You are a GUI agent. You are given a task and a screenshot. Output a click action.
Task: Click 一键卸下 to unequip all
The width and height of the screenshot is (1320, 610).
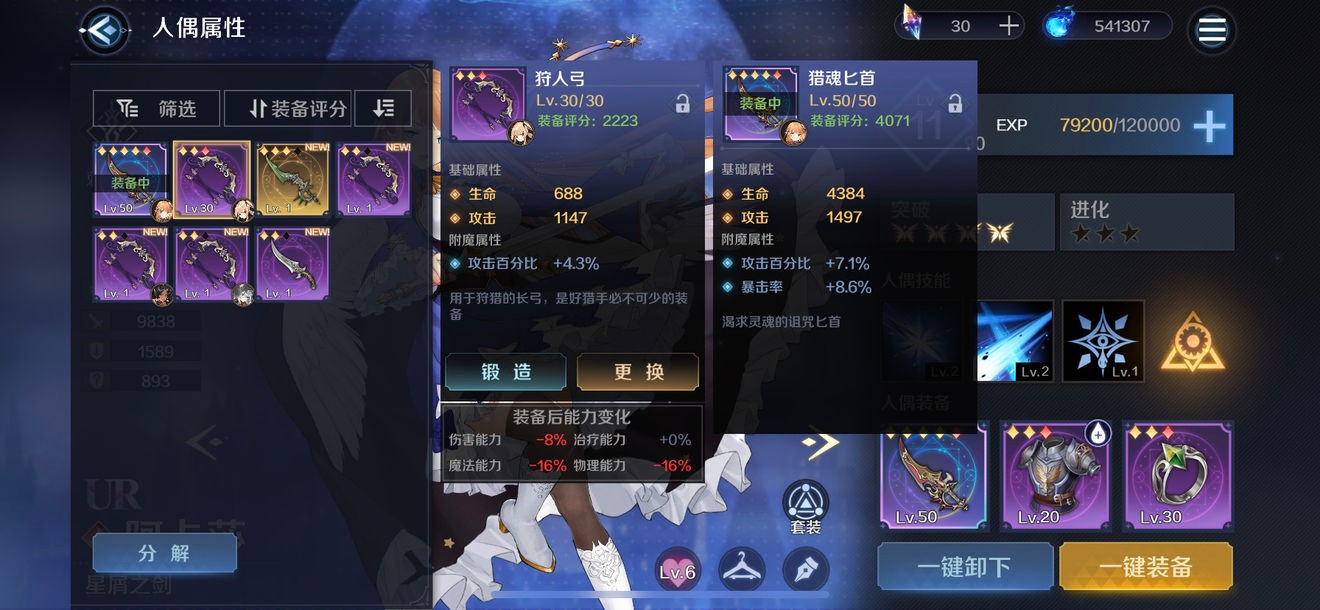(964, 567)
